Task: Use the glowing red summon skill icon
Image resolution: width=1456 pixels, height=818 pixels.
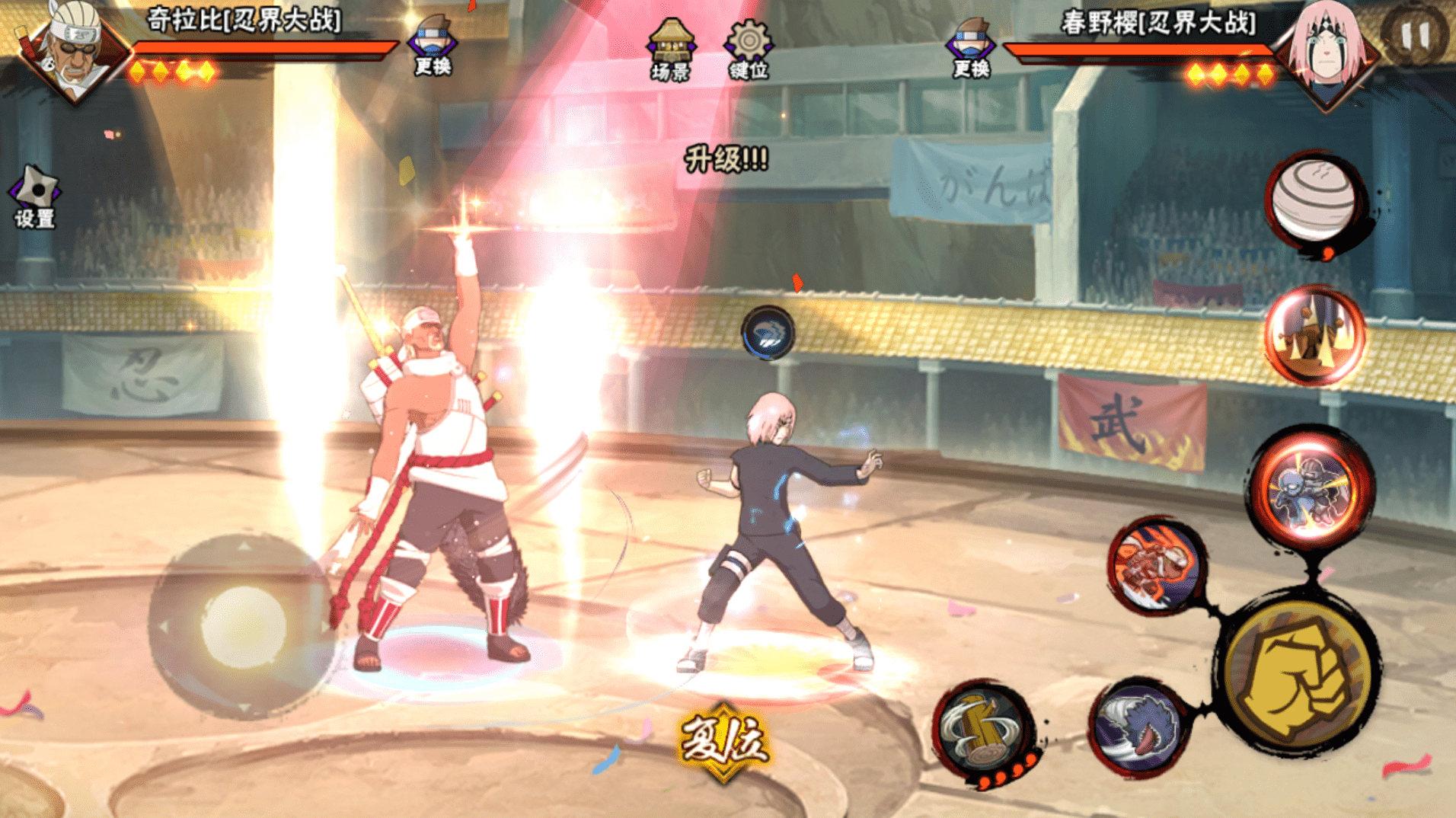Action: coord(1315,335)
